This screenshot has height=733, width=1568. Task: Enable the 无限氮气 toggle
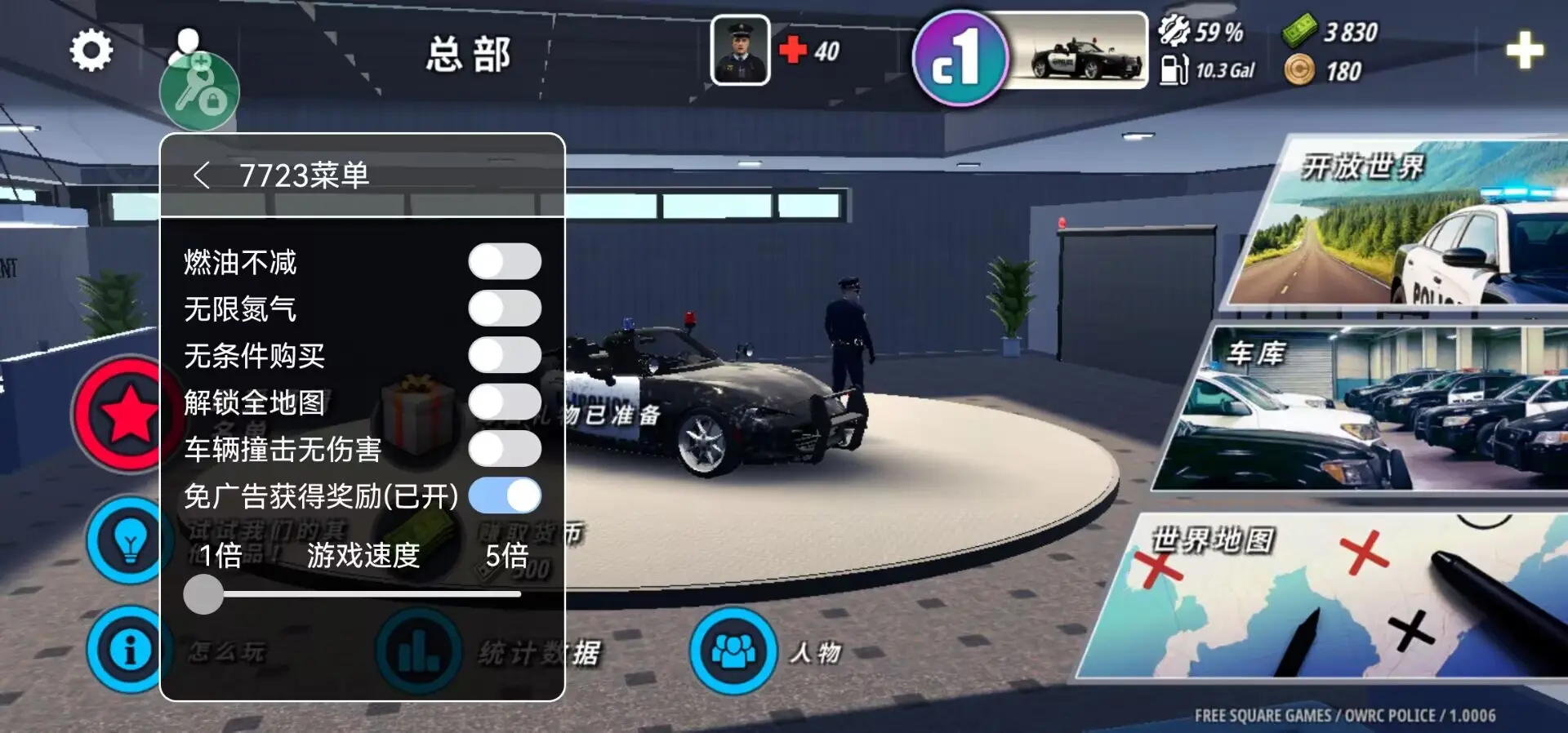(504, 309)
